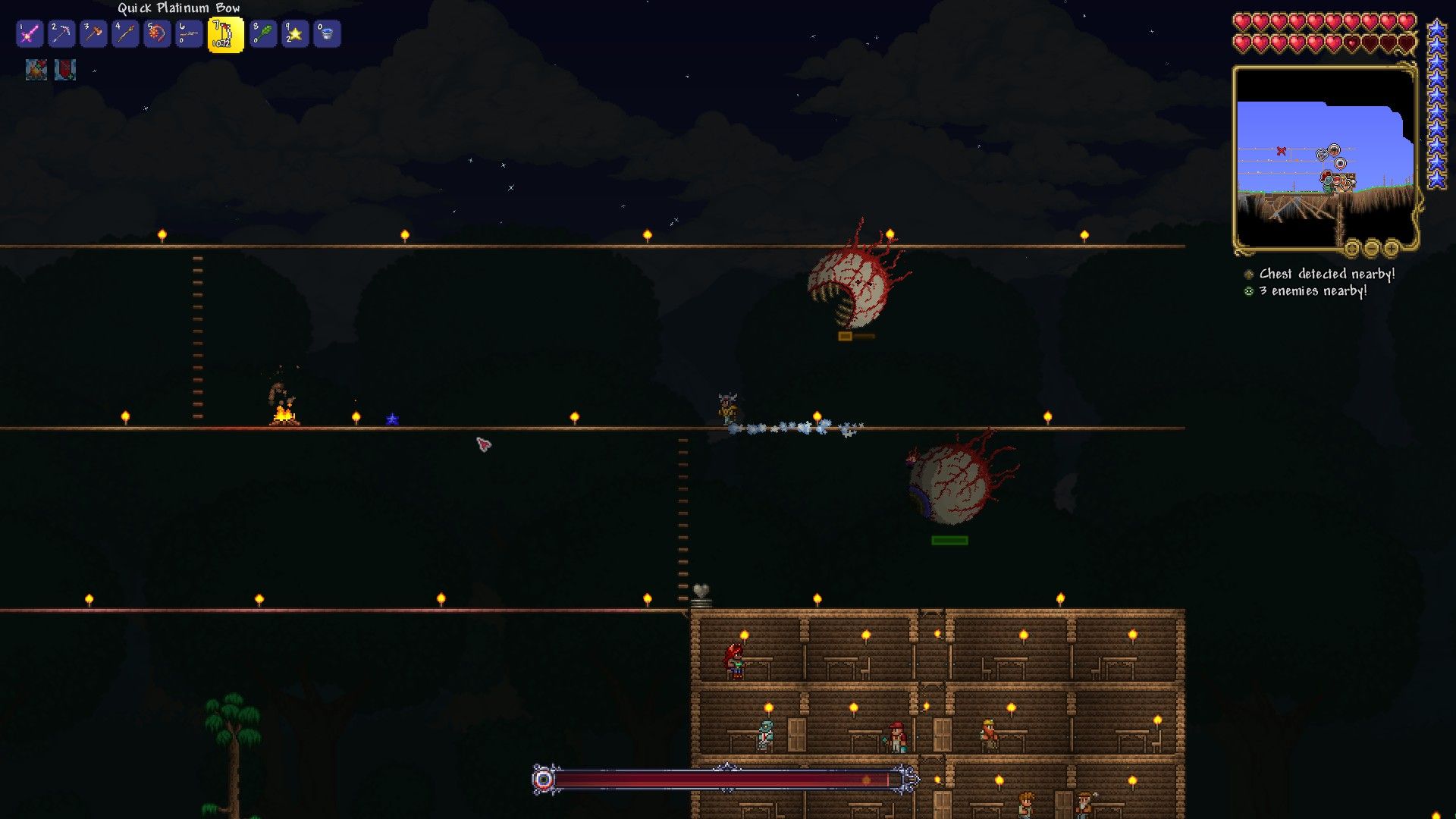Viewport: 1456px width, 819px height.
Task: Click the red X marker on the minimap
Action: coord(1282,151)
